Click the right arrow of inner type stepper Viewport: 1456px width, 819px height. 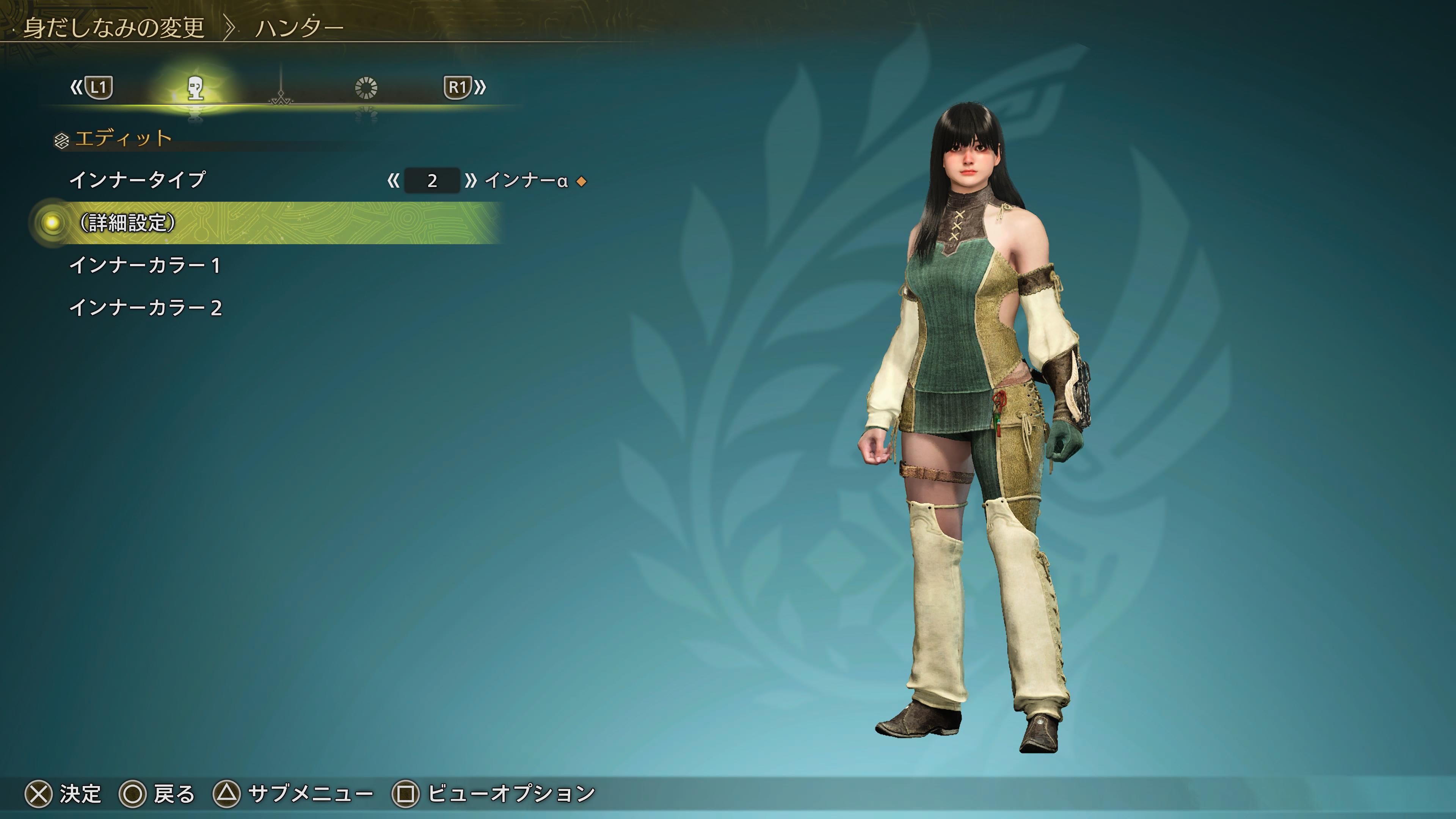point(470,181)
